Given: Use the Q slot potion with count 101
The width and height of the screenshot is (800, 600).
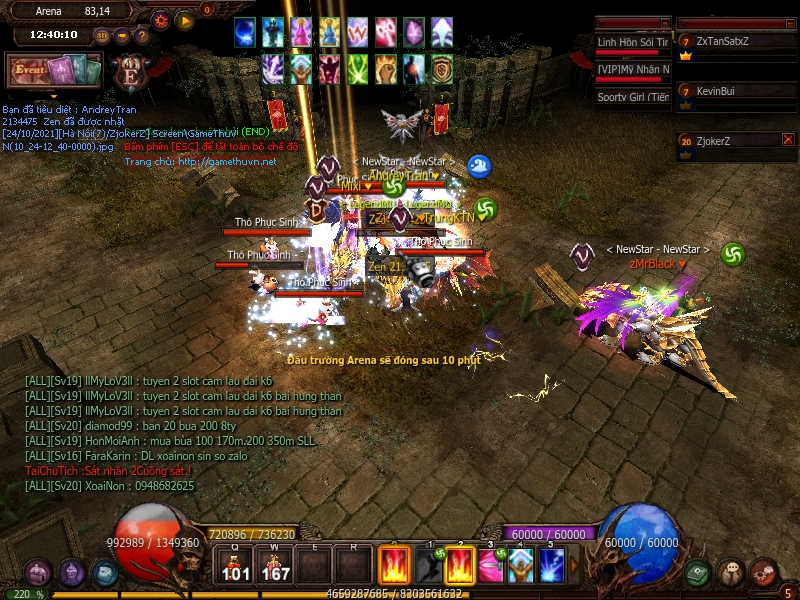Looking at the screenshot, I should pos(236,565).
